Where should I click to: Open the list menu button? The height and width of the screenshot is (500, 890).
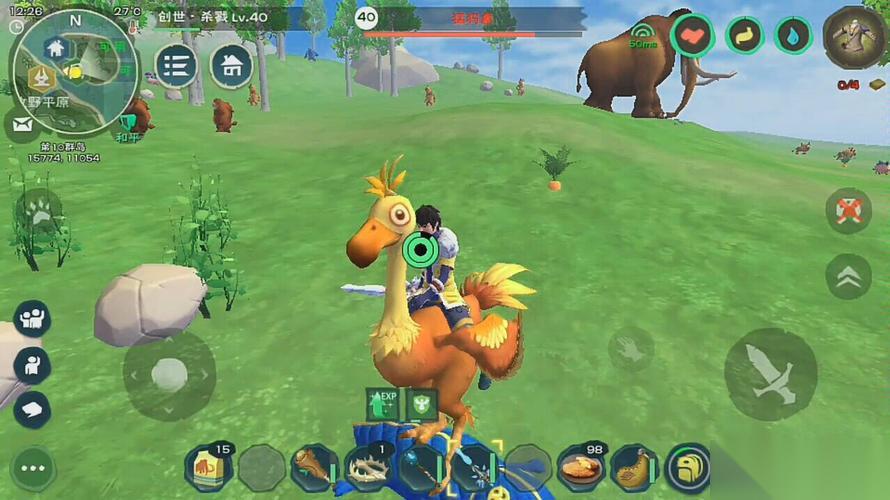click(x=175, y=66)
